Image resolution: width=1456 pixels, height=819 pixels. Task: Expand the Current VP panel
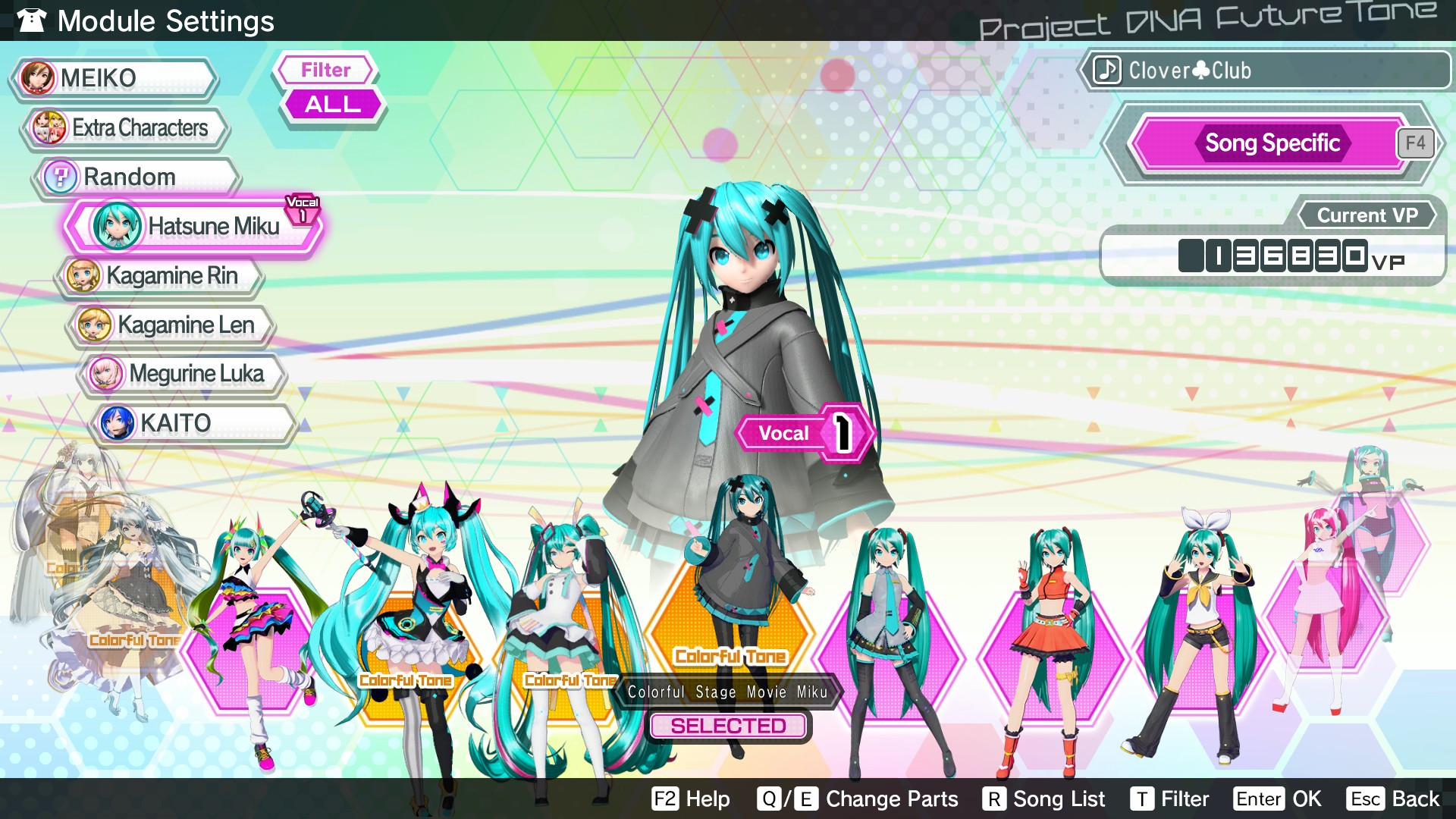(x=1367, y=215)
